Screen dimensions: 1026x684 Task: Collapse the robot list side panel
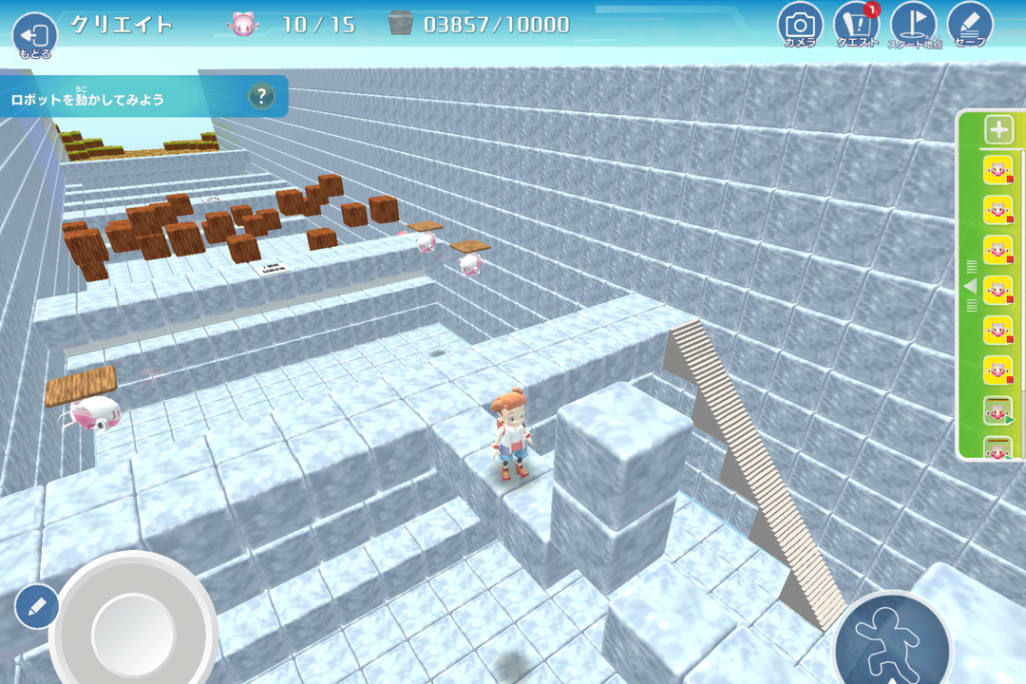[x=969, y=287]
